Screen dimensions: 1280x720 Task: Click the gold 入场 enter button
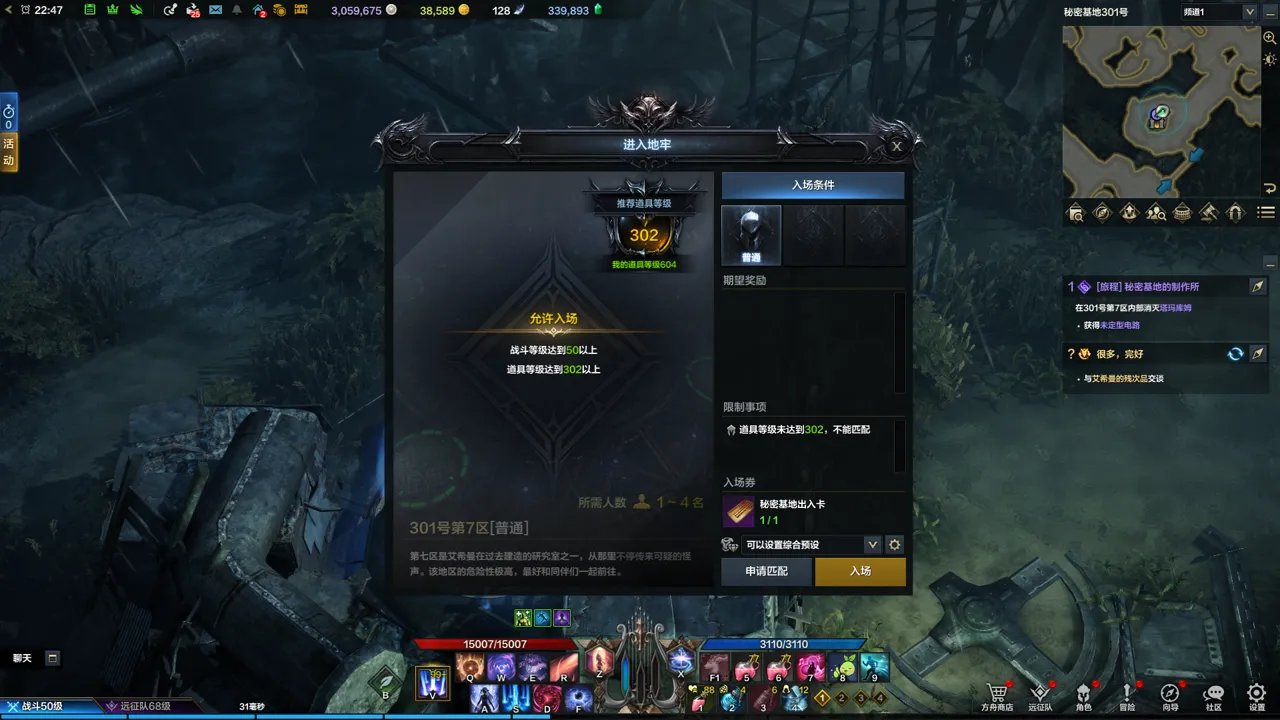pos(860,571)
